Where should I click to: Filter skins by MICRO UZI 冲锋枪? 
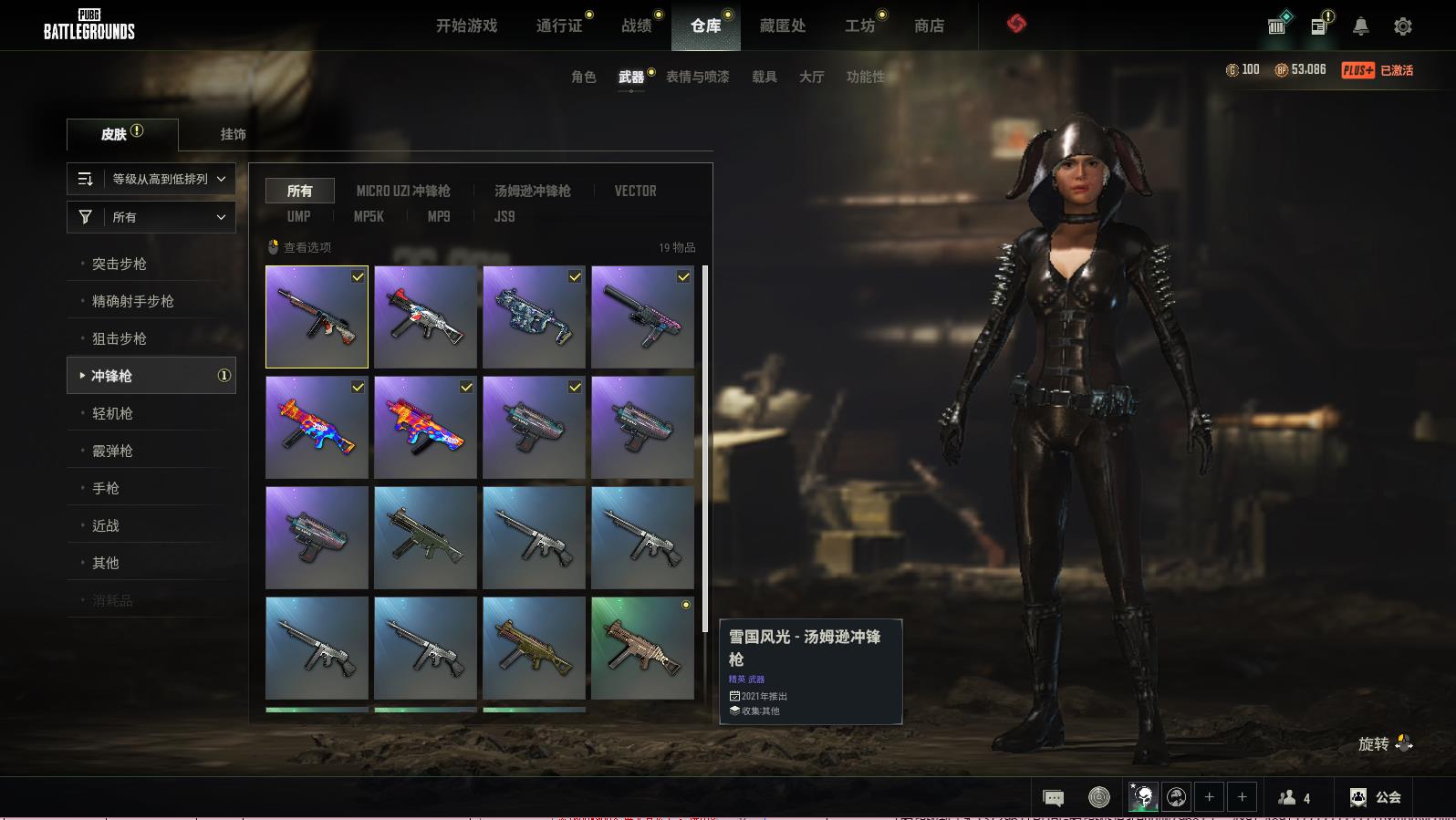(402, 191)
